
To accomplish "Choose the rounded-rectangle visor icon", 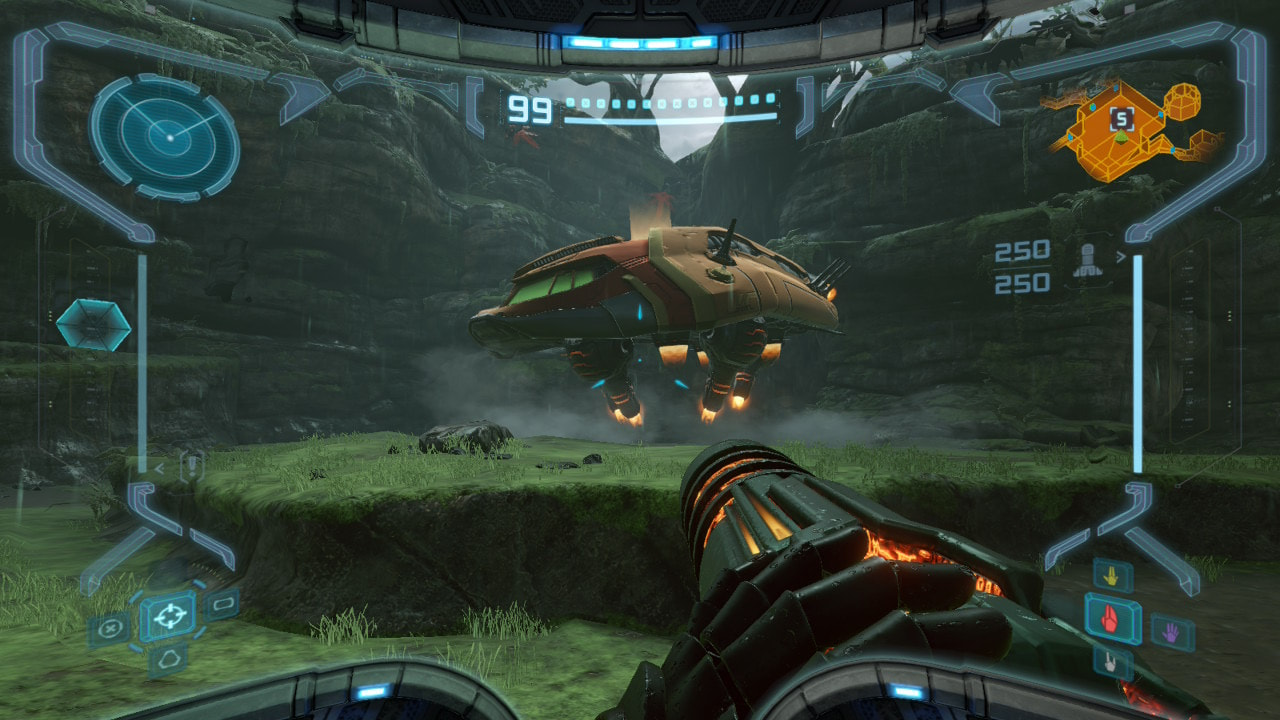I will pyautogui.click(x=222, y=603).
